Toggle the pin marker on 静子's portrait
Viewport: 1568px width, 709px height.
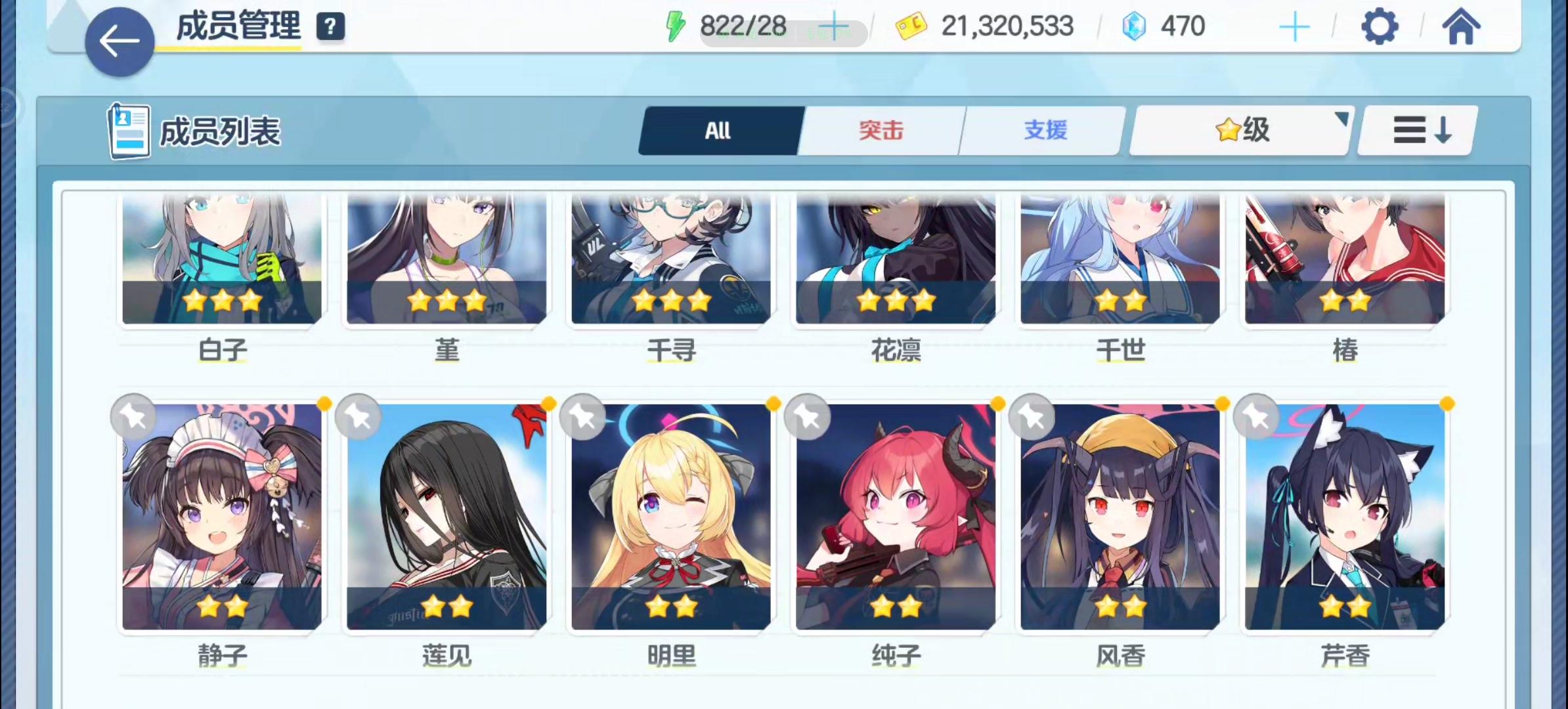[x=133, y=416]
